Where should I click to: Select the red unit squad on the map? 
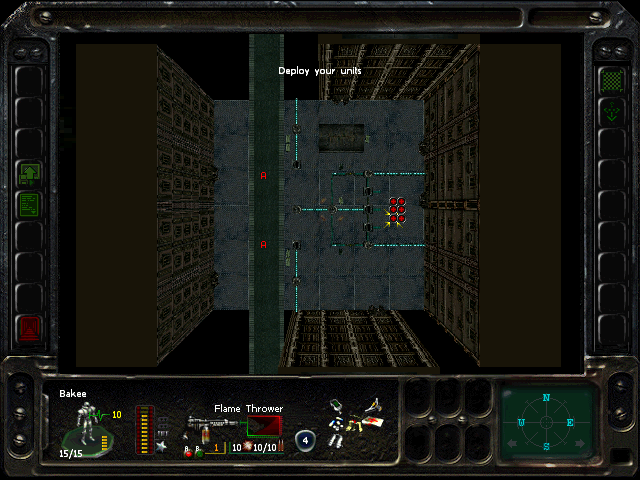[x=397, y=209]
